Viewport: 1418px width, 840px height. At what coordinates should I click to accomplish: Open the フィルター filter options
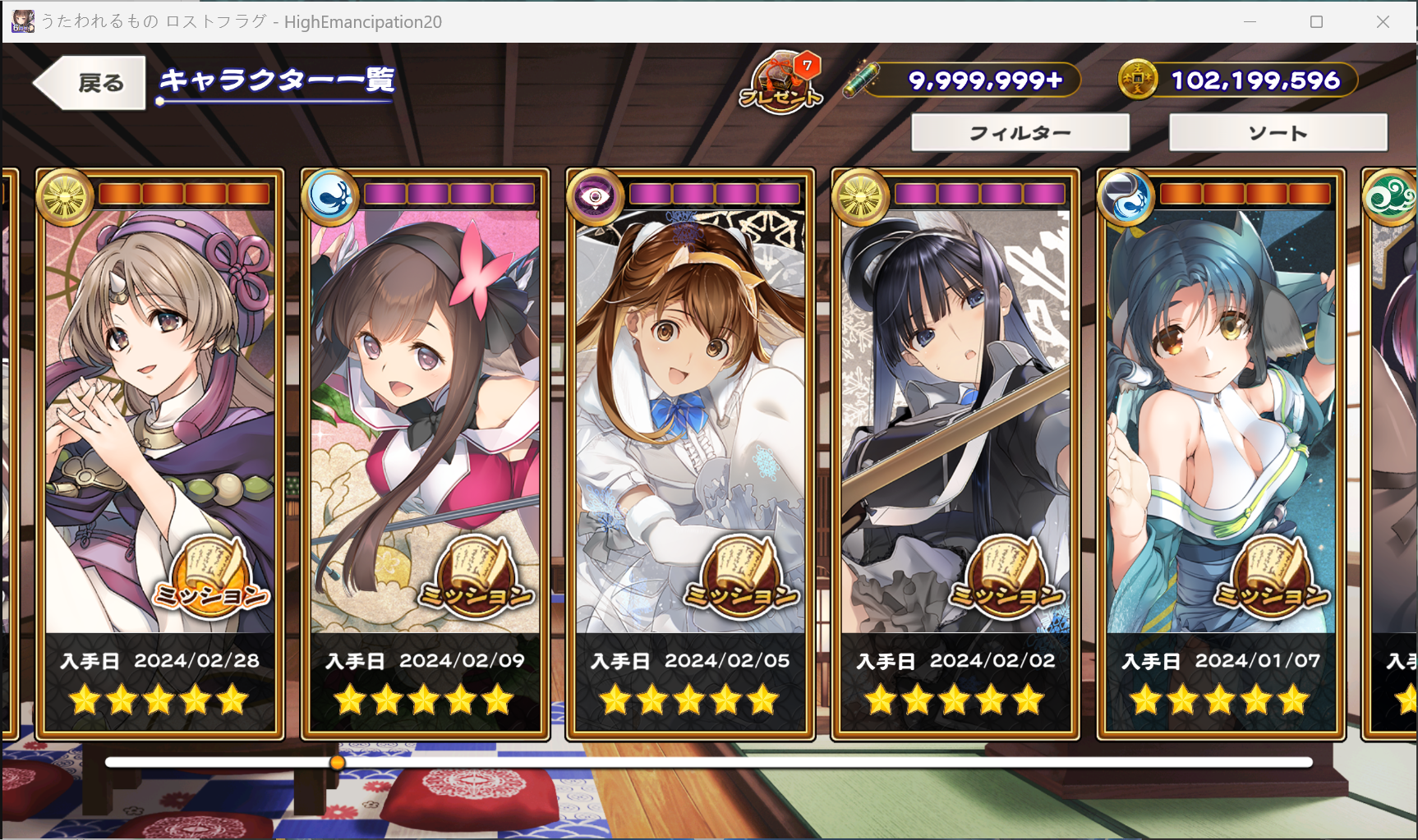[1020, 133]
